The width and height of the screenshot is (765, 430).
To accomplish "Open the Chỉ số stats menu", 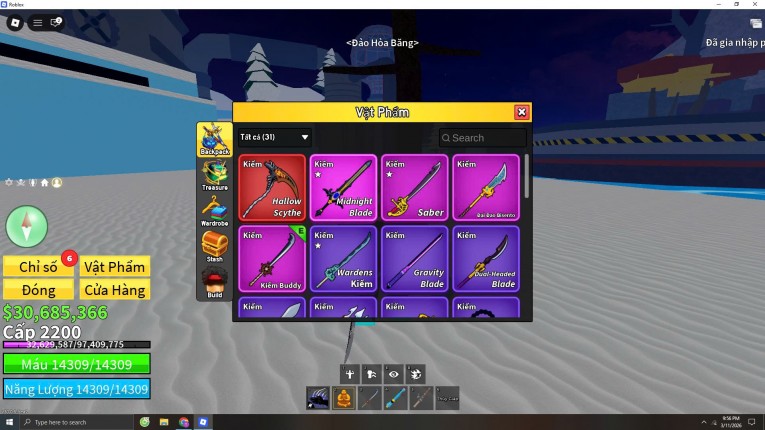I will 38,266.
